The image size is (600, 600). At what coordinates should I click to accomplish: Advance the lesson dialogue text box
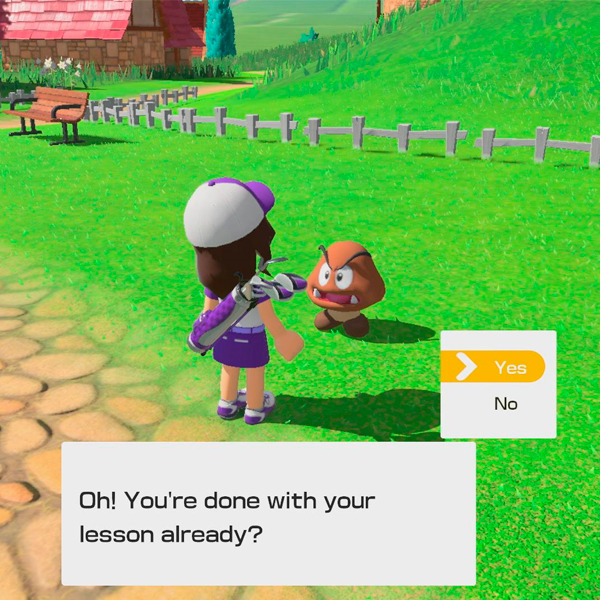[x=268, y=514]
